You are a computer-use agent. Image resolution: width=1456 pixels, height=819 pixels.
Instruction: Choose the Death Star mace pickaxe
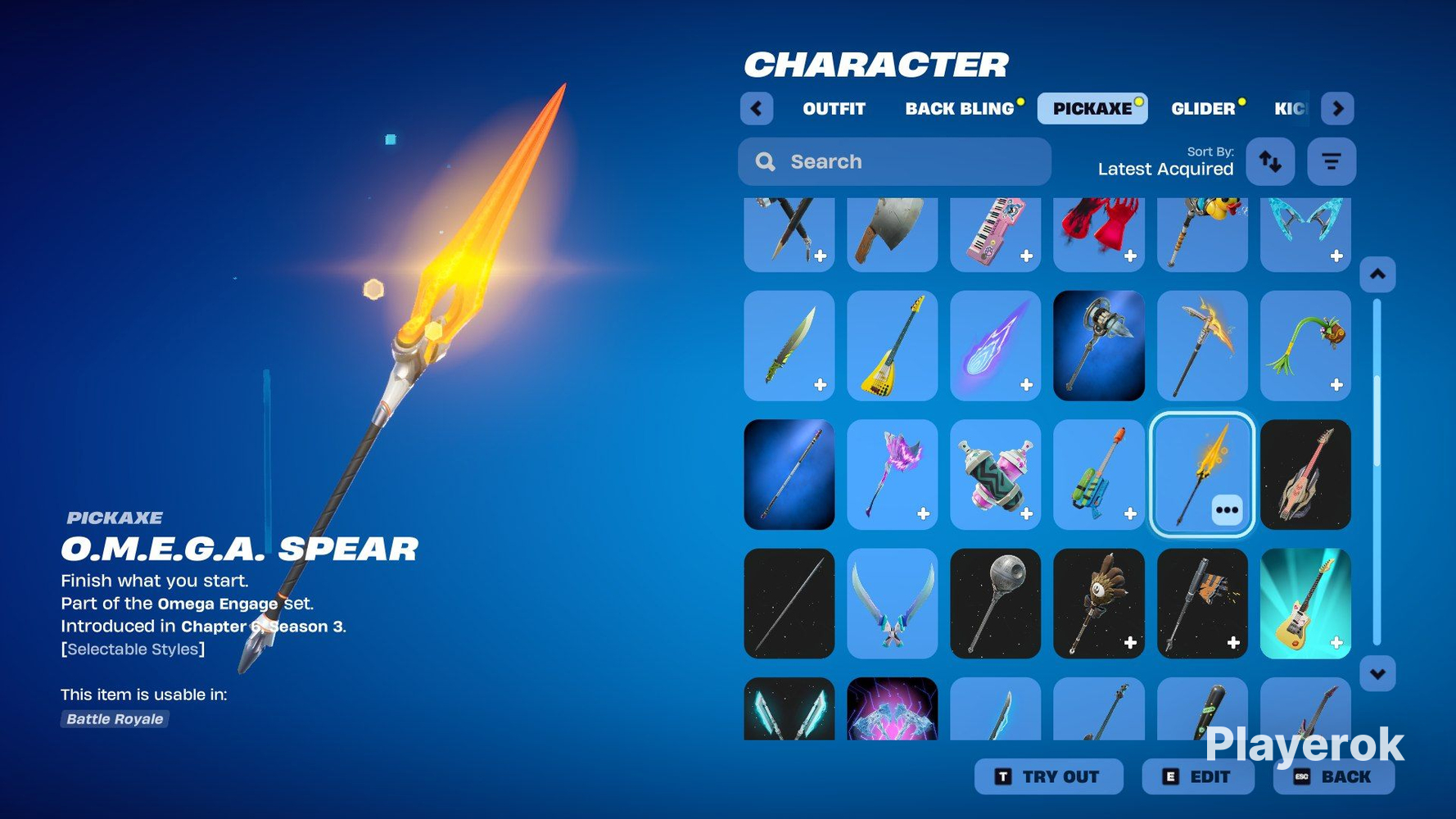pyautogui.click(x=995, y=604)
